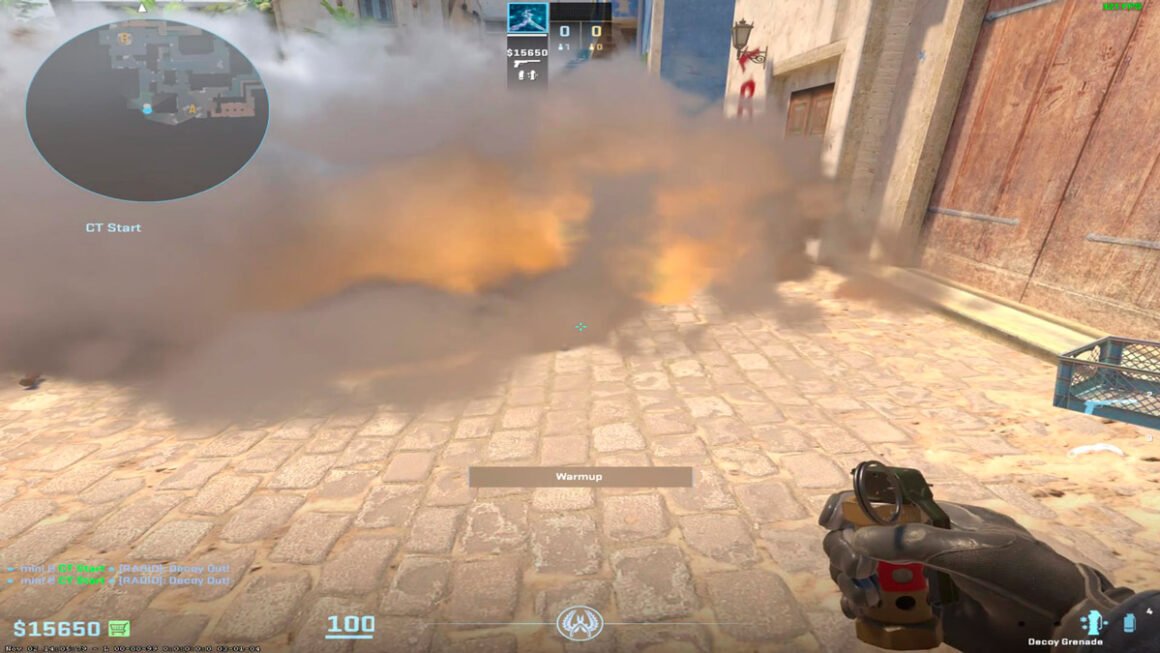Click the circular radar minimap
The height and width of the screenshot is (653, 1160).
click(x=147, y=109)
